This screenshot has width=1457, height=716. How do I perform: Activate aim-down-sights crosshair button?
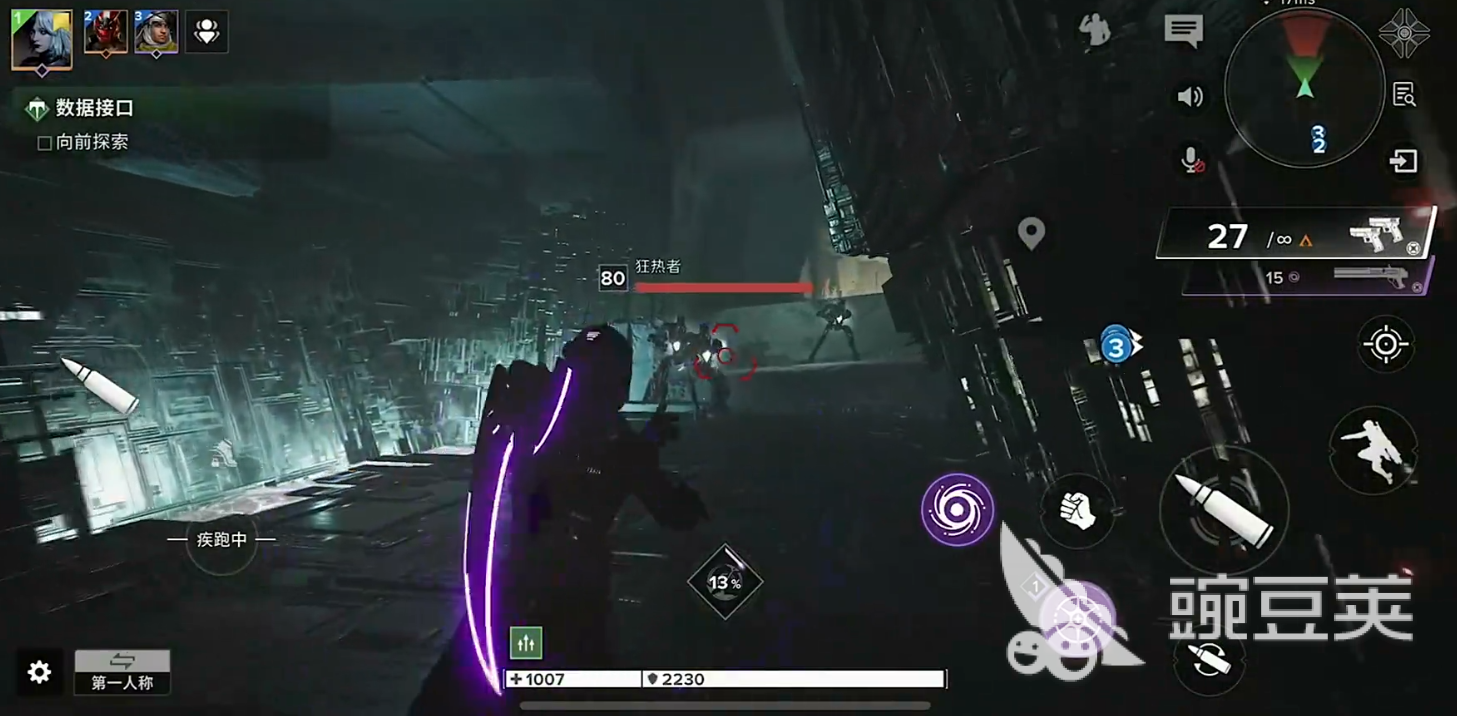point(1386,345)
